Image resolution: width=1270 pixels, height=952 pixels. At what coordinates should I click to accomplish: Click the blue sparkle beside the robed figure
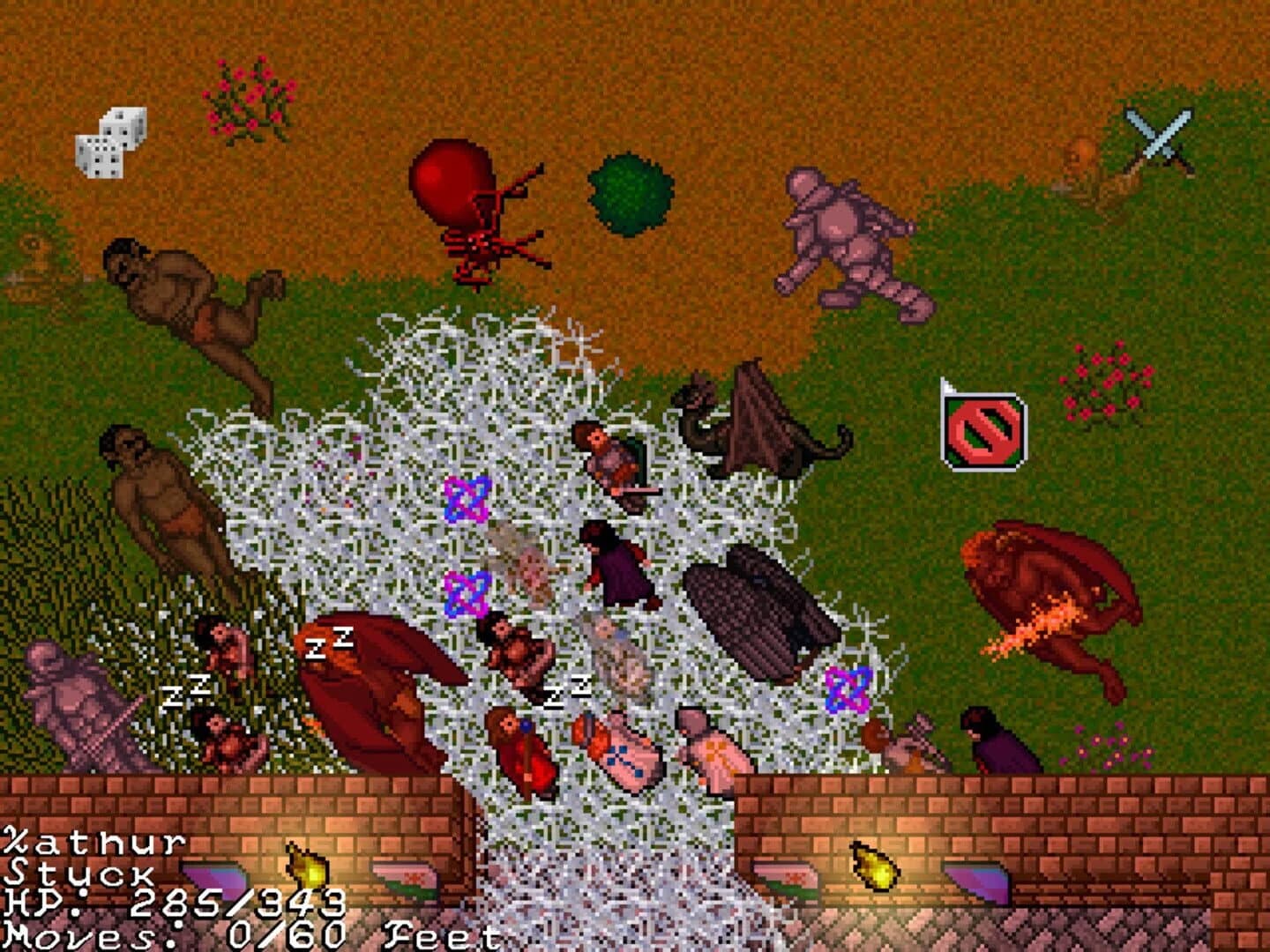847,692
